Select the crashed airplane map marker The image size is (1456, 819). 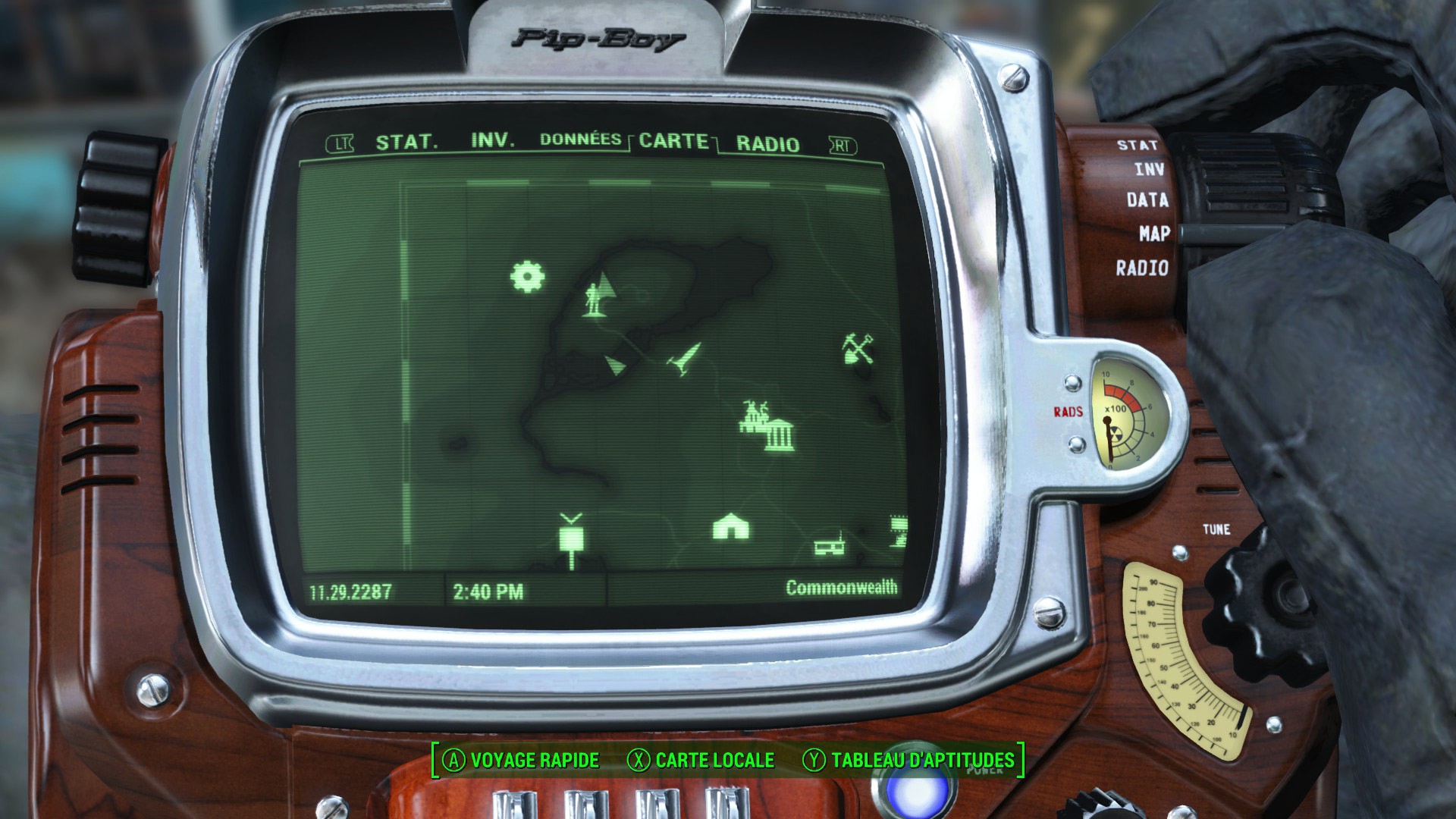(686, 358)
